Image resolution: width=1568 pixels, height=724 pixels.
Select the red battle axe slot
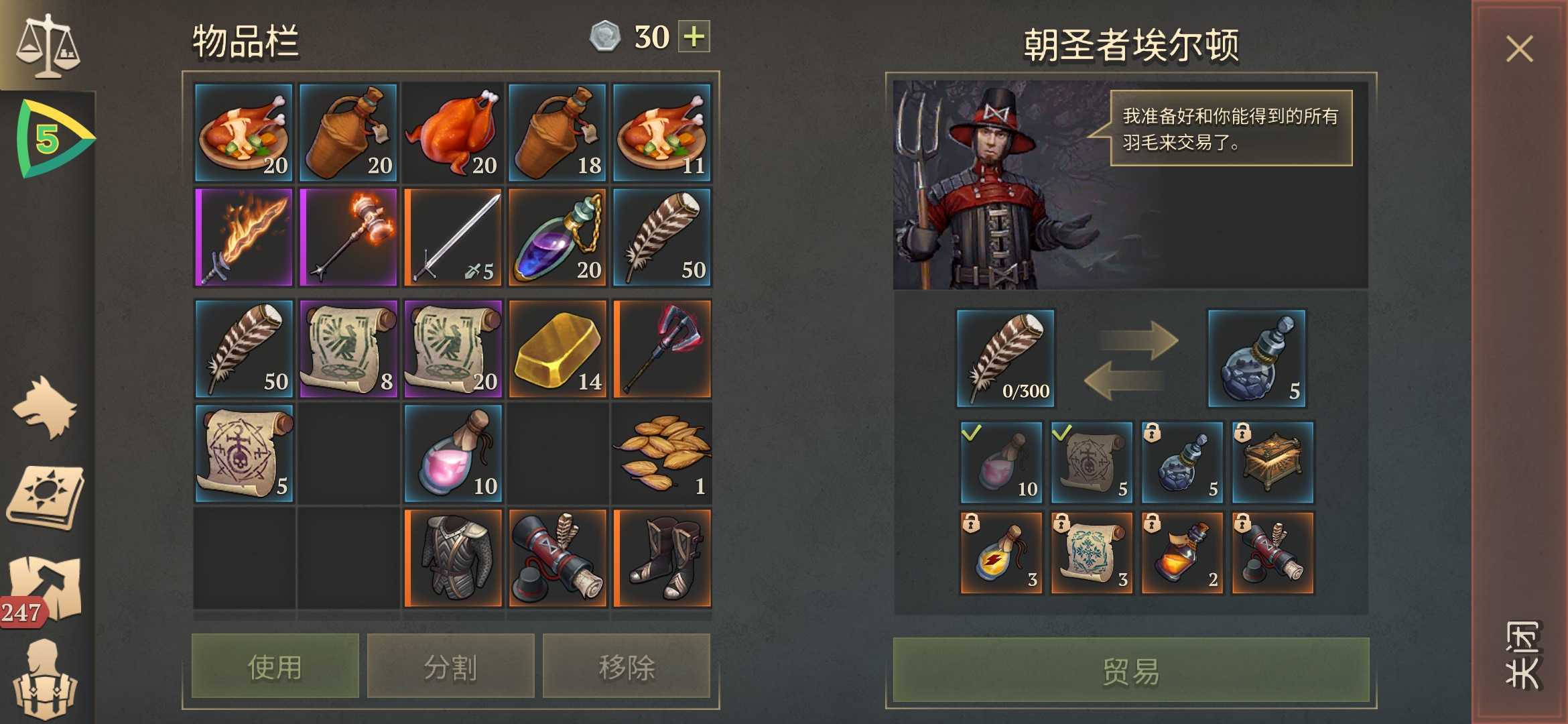pos(662,349)
